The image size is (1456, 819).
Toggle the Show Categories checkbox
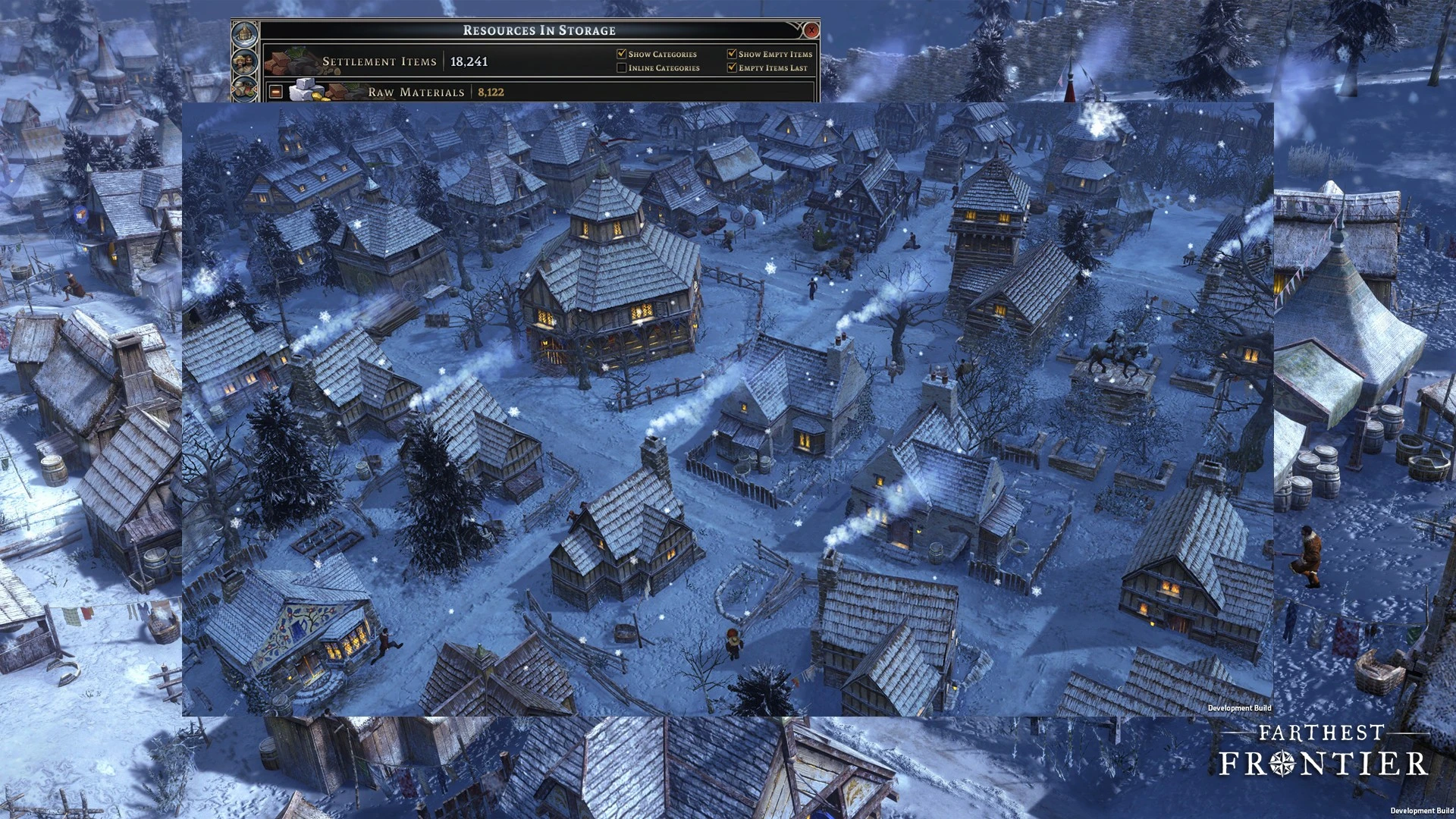click(x=622, y=54)
